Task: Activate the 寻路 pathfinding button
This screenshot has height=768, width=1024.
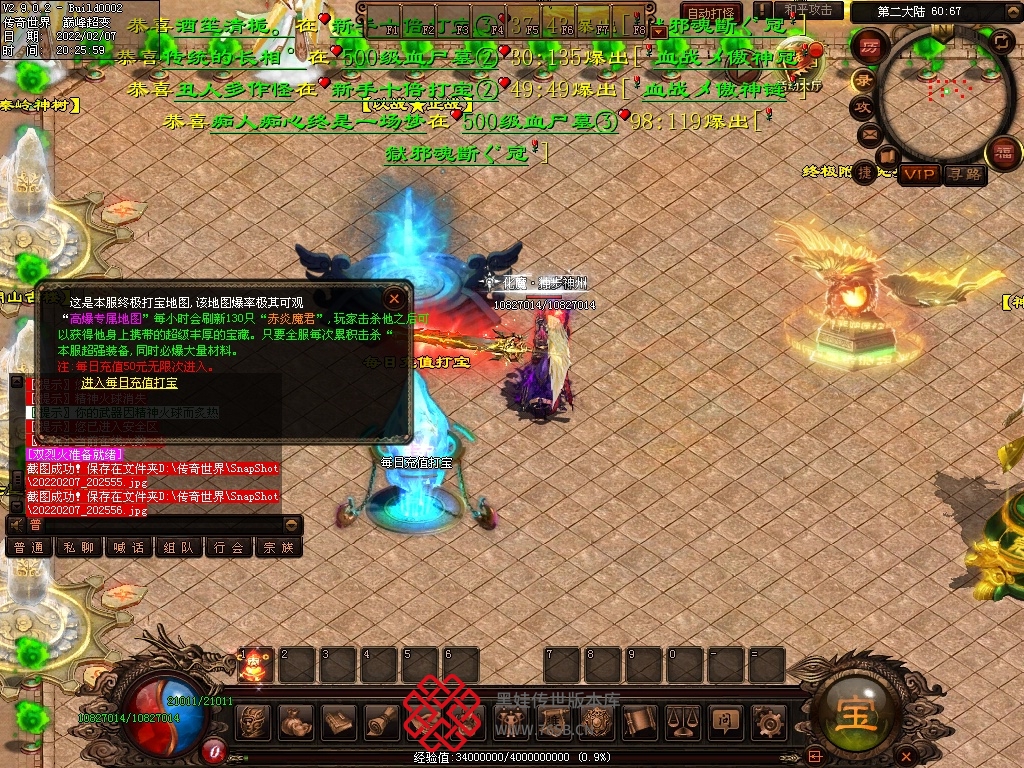Action: pyautogui.click(x=965, y=174)
